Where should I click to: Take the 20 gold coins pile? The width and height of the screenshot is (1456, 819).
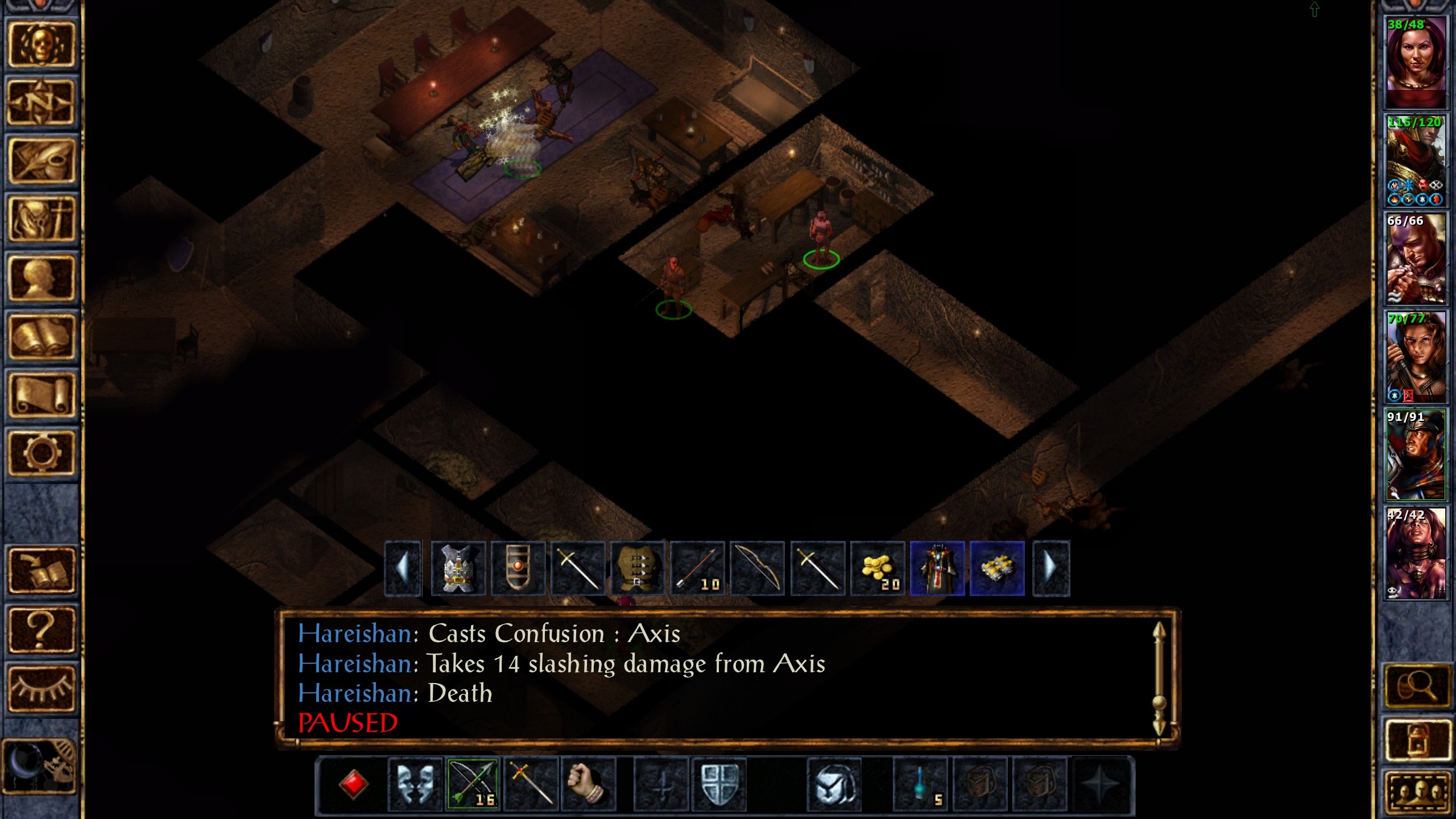[x=878, y=568]
